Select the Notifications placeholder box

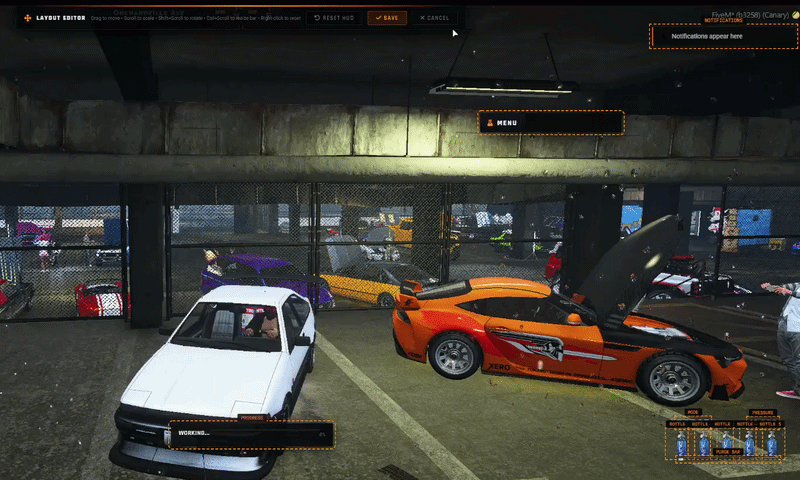[722, 37]
